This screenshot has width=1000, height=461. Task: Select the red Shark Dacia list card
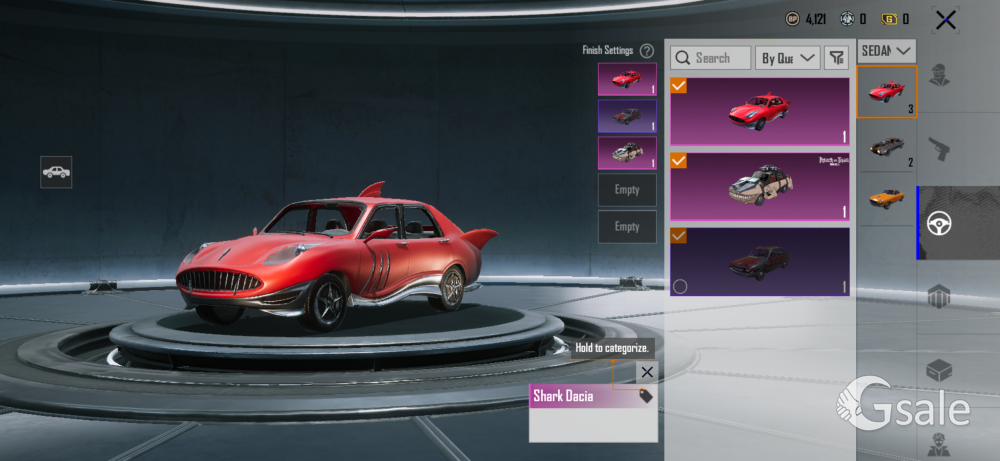(760, 111)
